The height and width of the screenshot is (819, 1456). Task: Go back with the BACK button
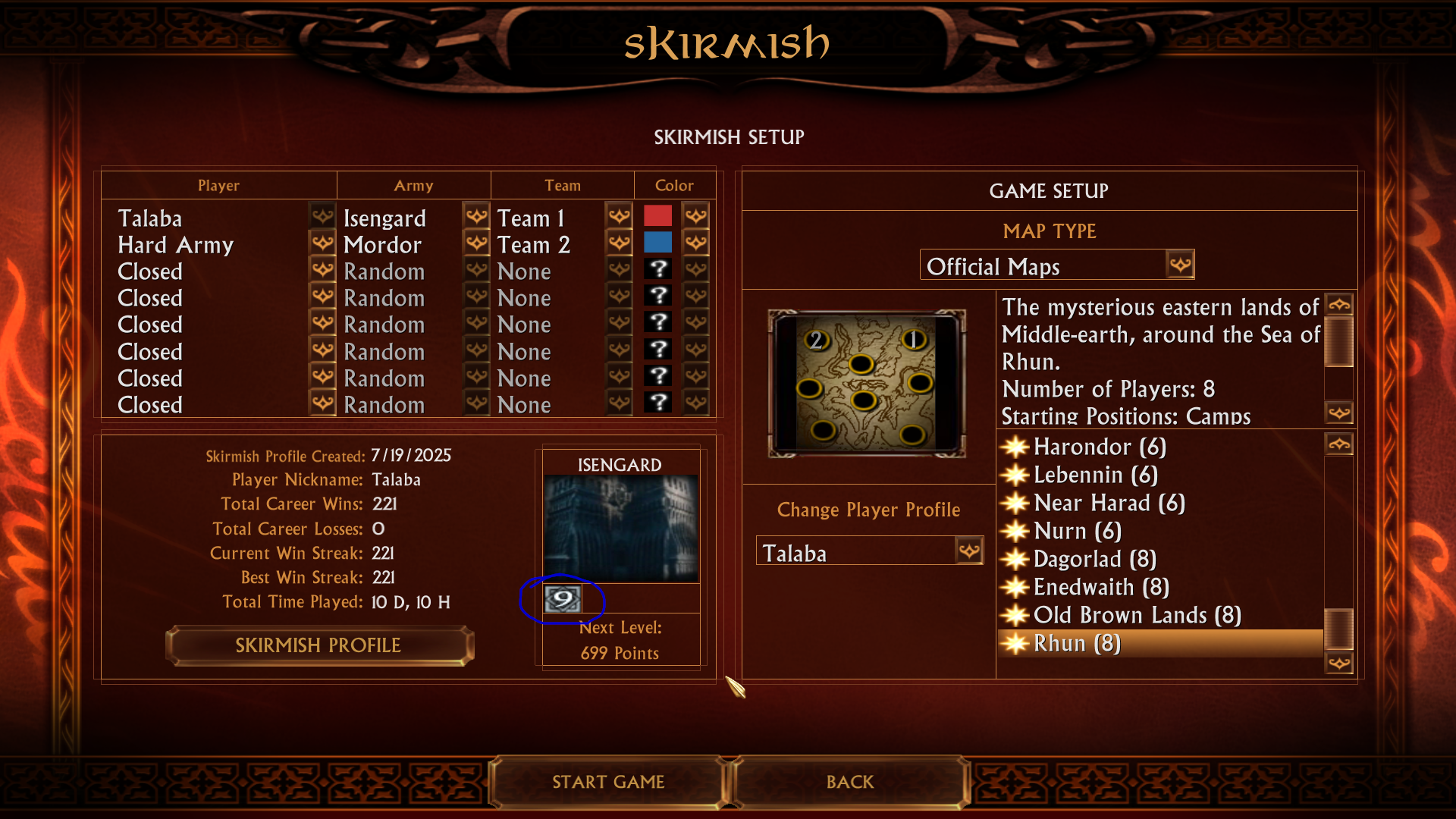tap(849, 782)
